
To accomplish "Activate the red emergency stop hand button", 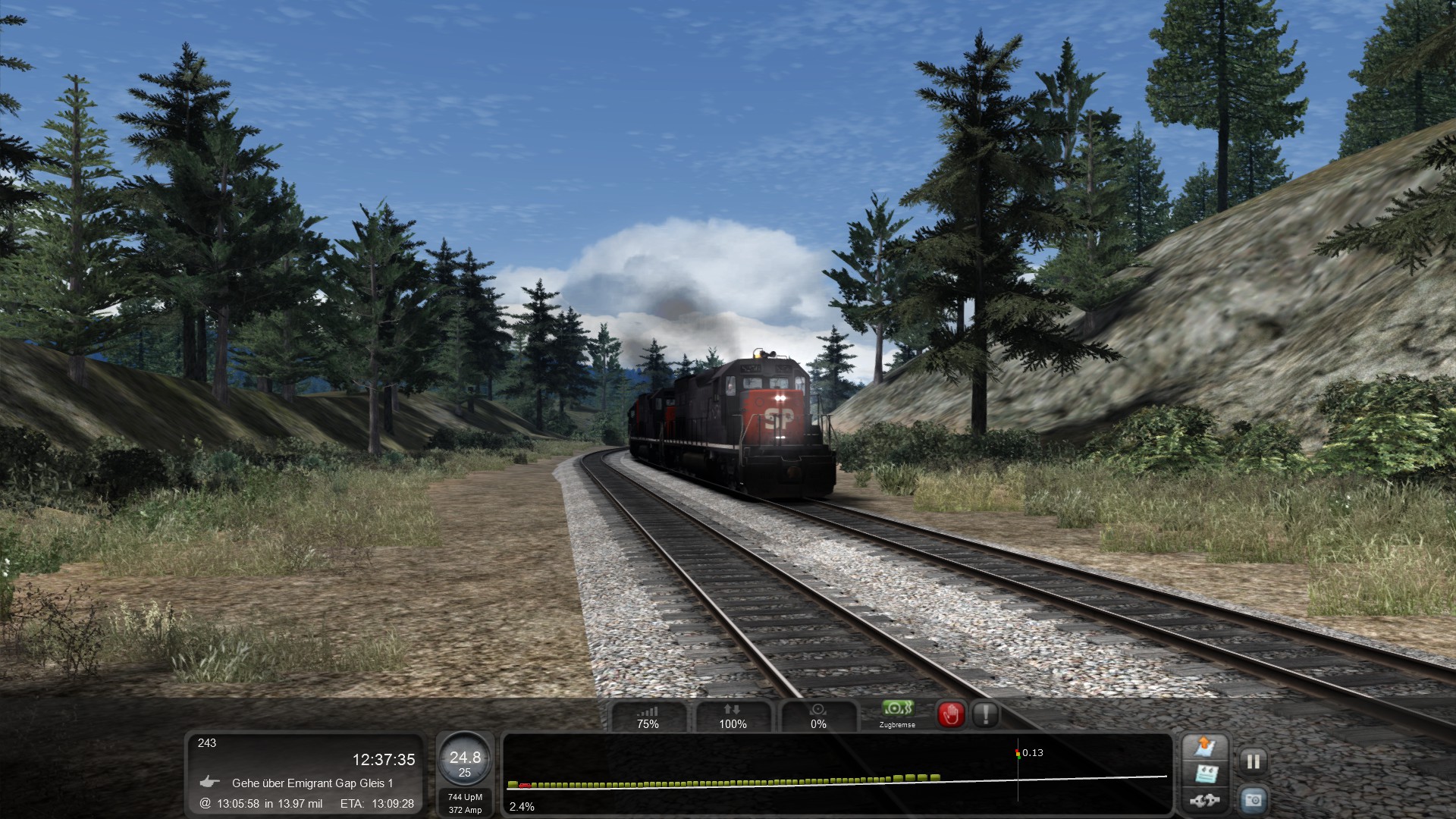I will point(951,714).
